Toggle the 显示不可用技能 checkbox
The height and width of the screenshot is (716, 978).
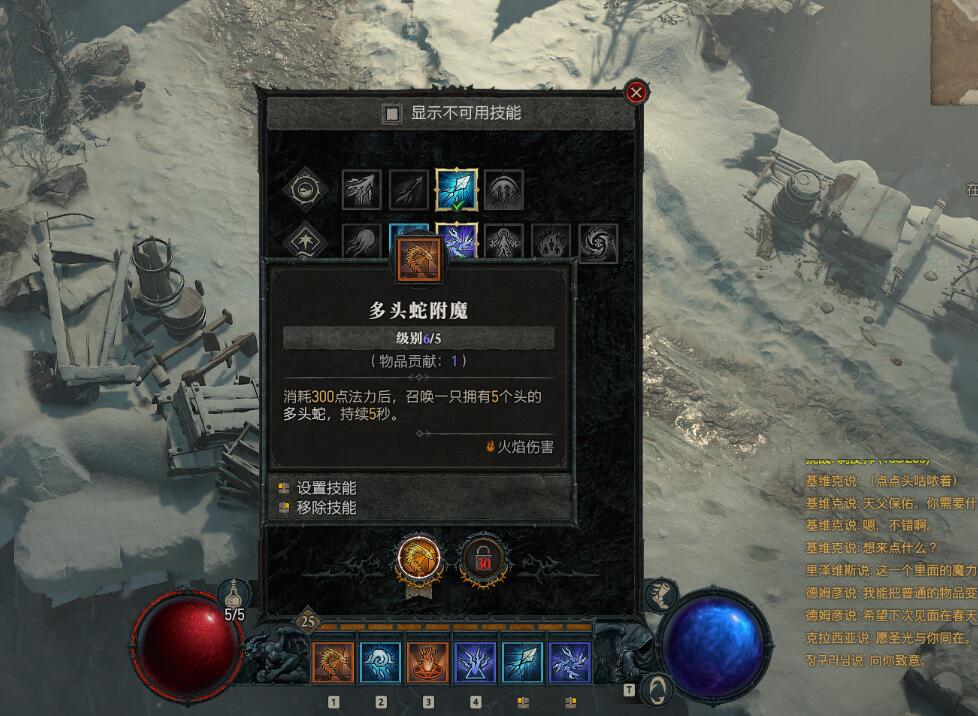pyautogui.click(x=393, y=114)
